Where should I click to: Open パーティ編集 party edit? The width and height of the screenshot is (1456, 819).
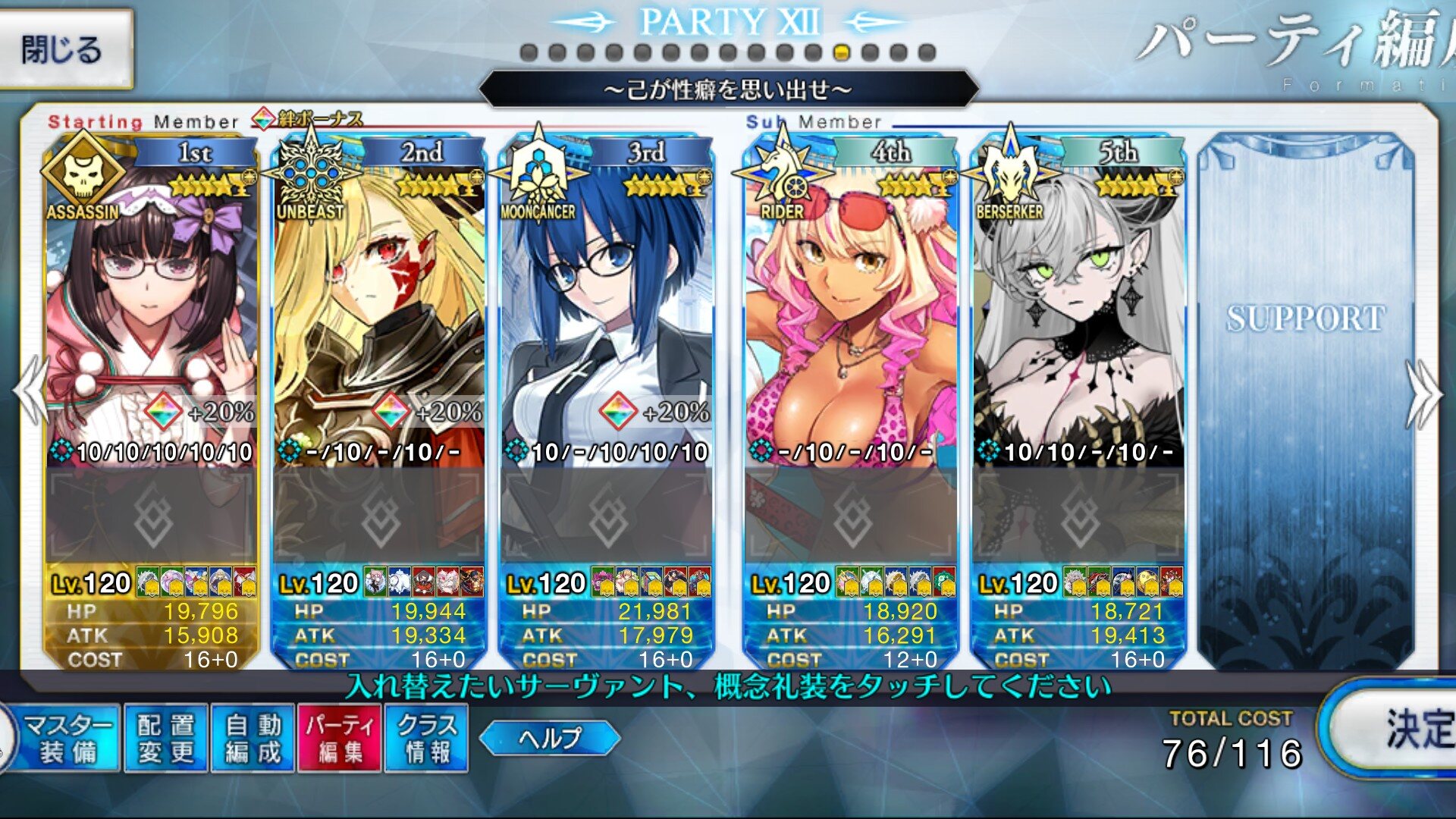tap(340, 739)
